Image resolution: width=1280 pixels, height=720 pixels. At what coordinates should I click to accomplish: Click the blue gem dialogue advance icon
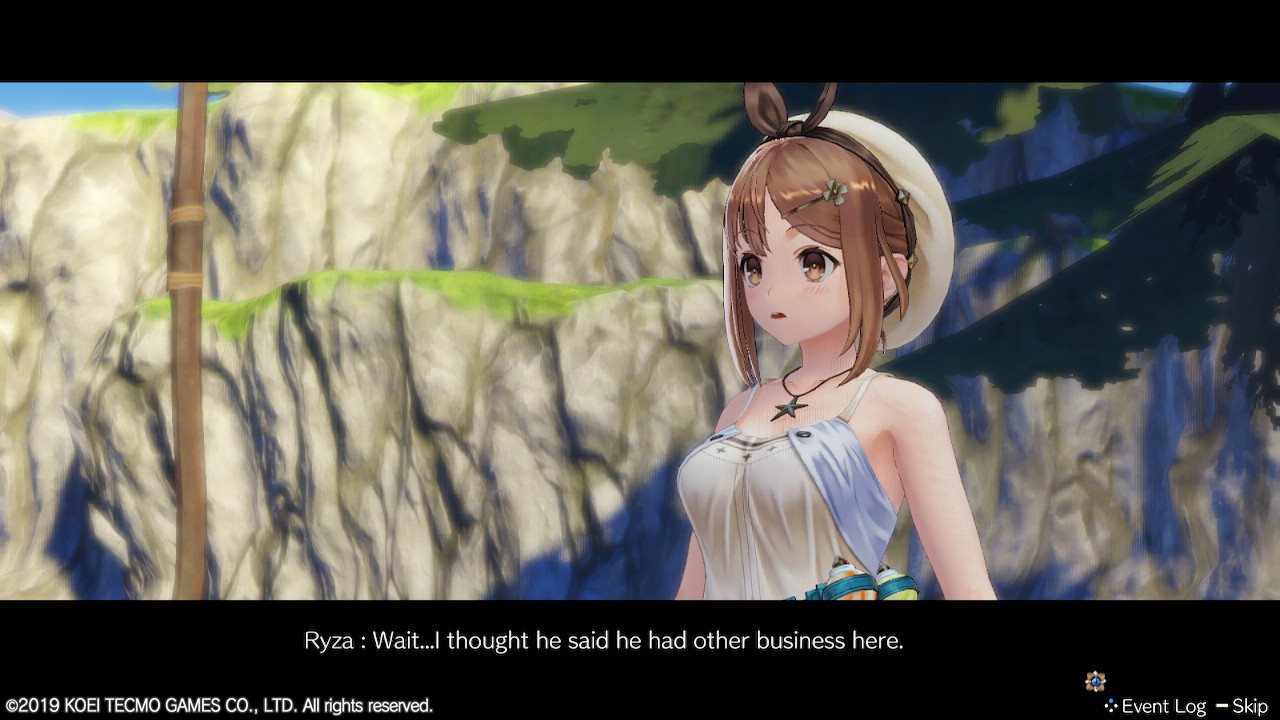point(1095,682)
